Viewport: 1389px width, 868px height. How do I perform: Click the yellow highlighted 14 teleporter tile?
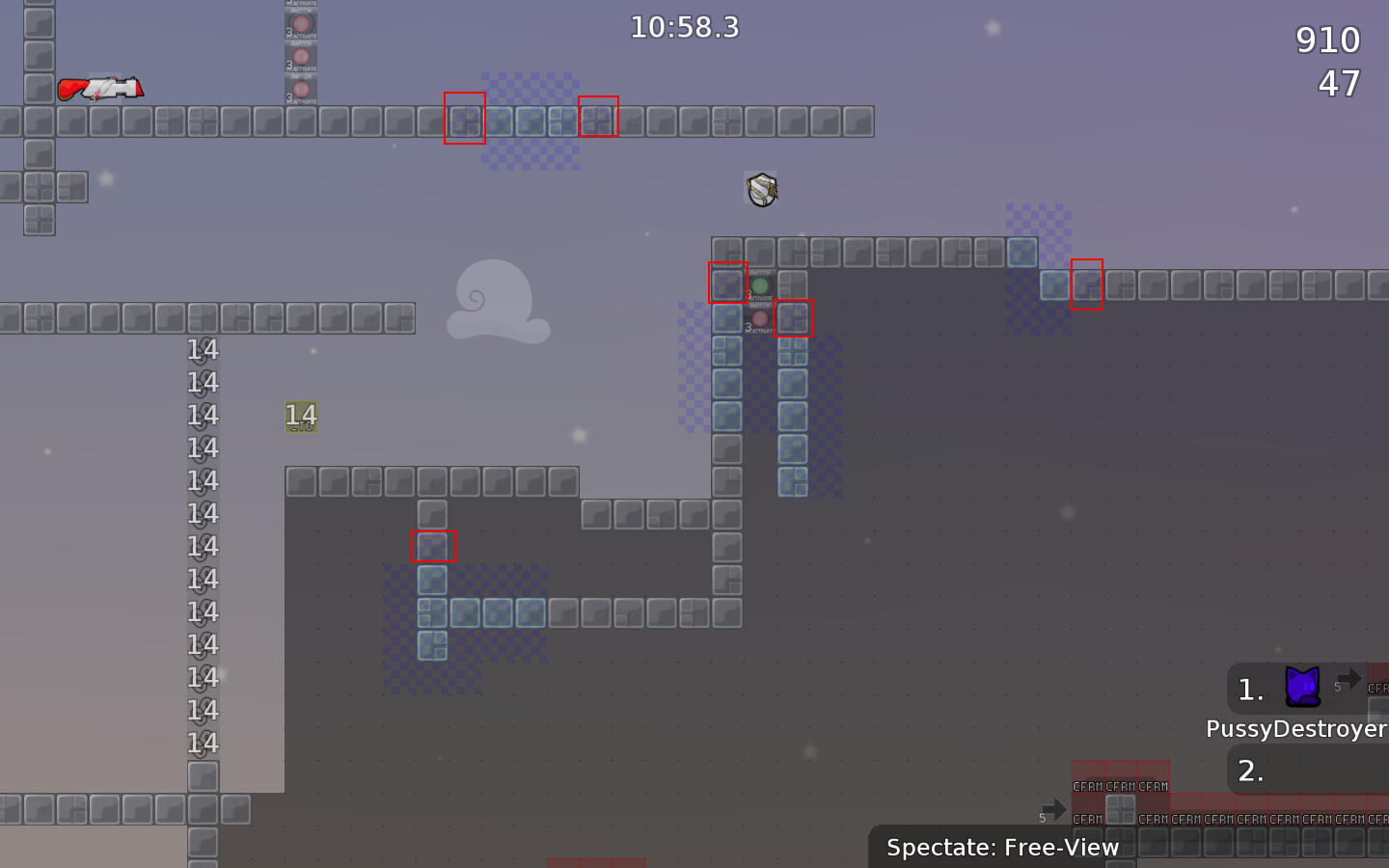pos(302,417)
